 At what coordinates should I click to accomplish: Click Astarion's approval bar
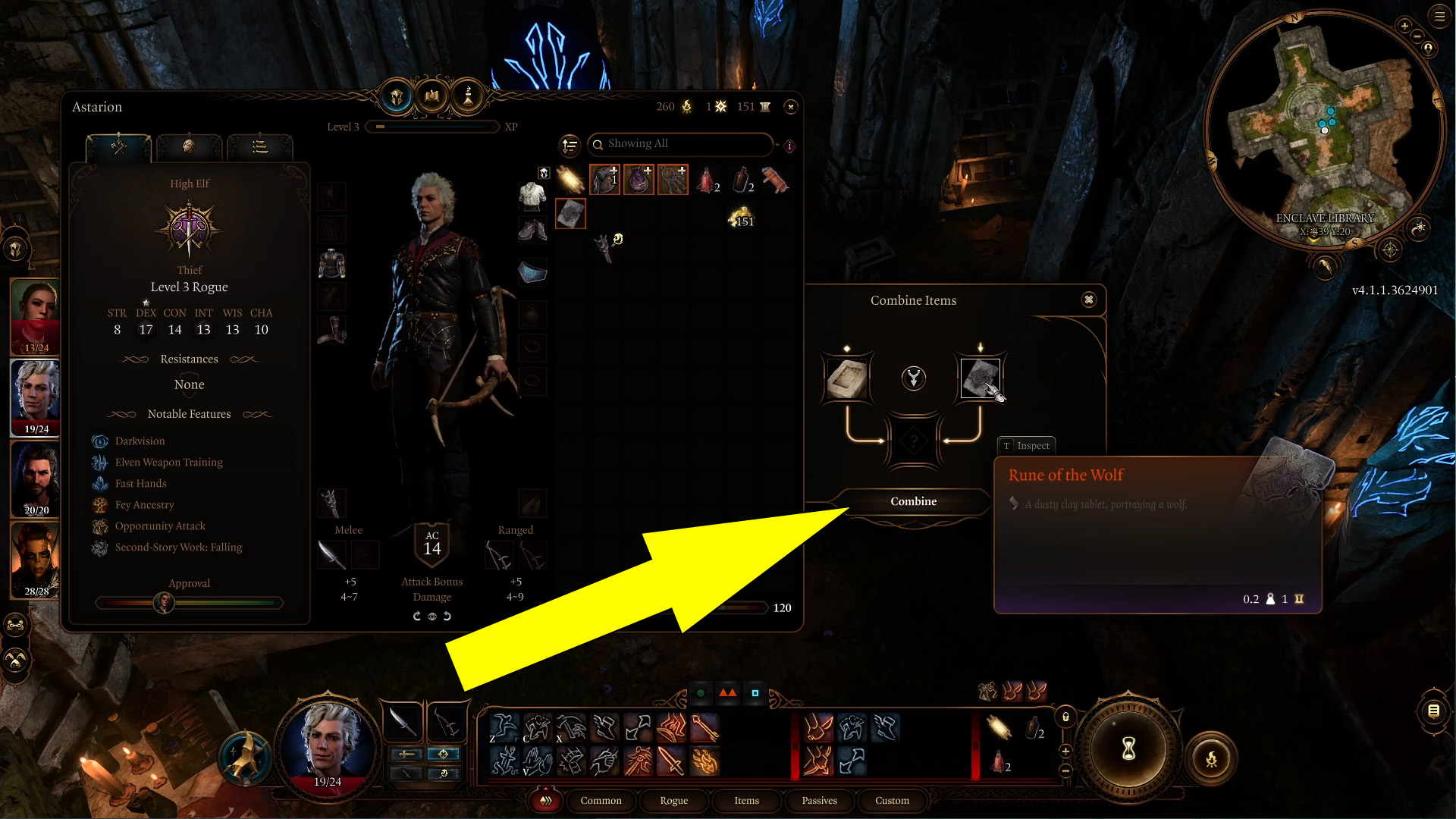pos(189,603)
